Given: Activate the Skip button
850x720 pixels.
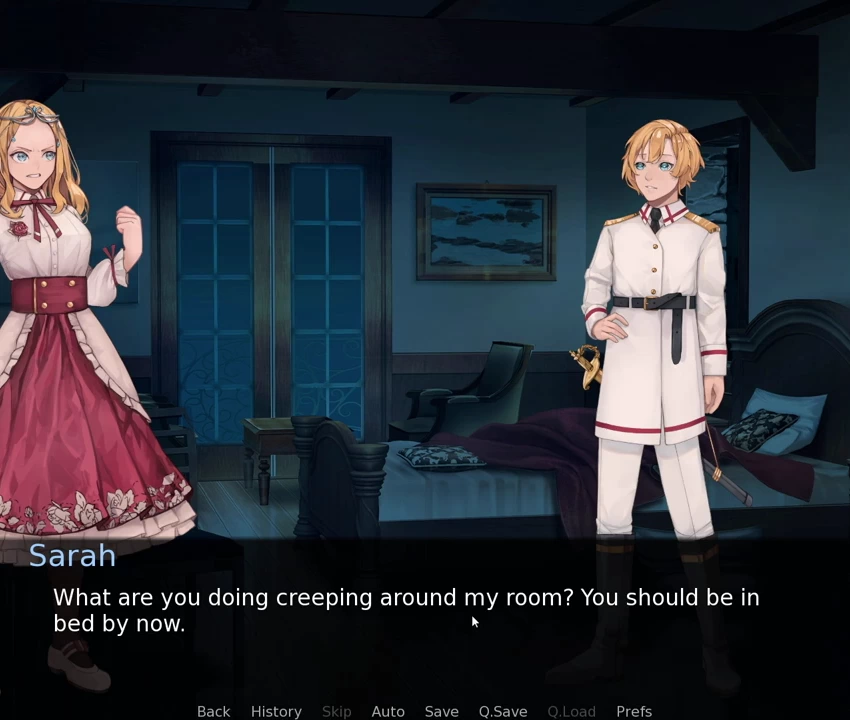Looking at the screenshot, I should tap(336, 711).
